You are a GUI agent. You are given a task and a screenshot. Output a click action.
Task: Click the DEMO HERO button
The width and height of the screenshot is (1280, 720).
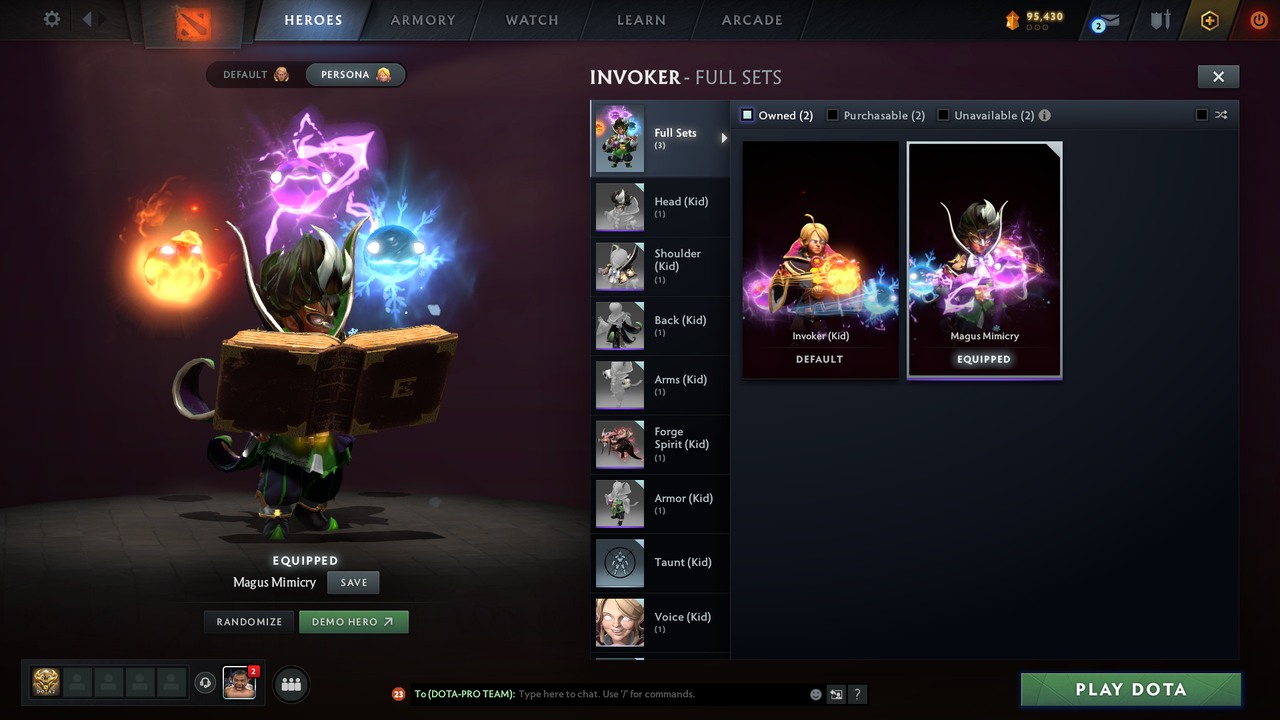[353, 621]
